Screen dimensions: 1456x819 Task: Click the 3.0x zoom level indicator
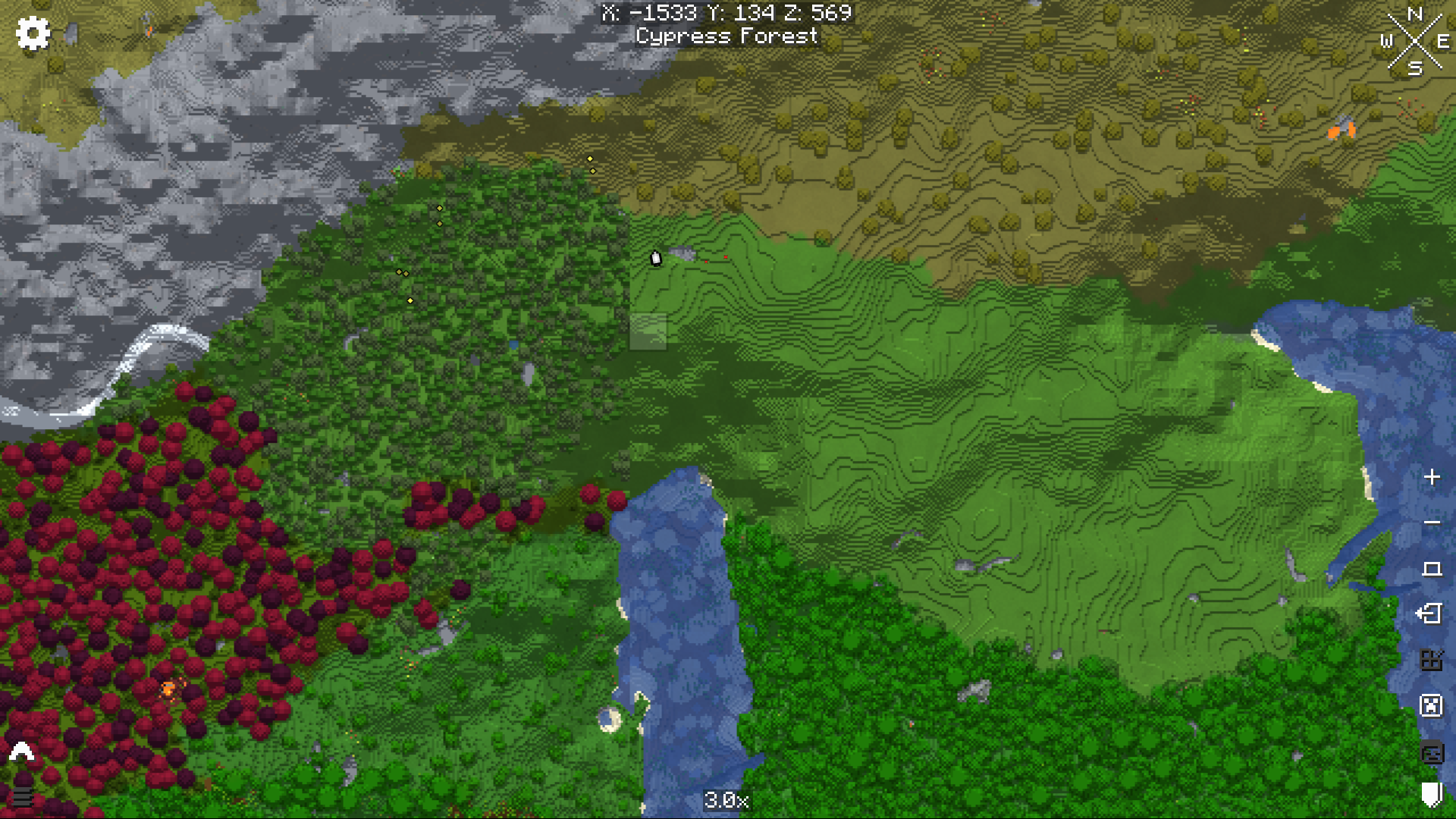coord(726,798)
